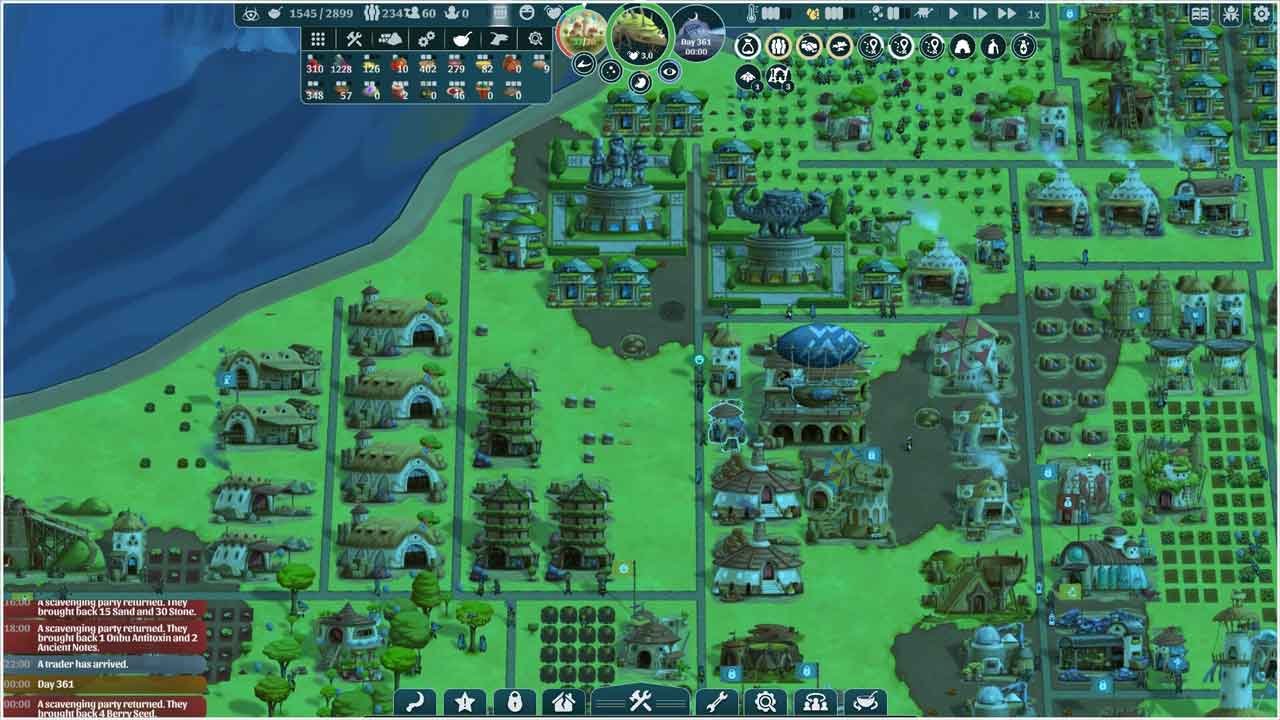Viewport: 1280px width, 720px height.
Task: Switch to the food bowl resource tab
Action: click(x=463, y=39)
